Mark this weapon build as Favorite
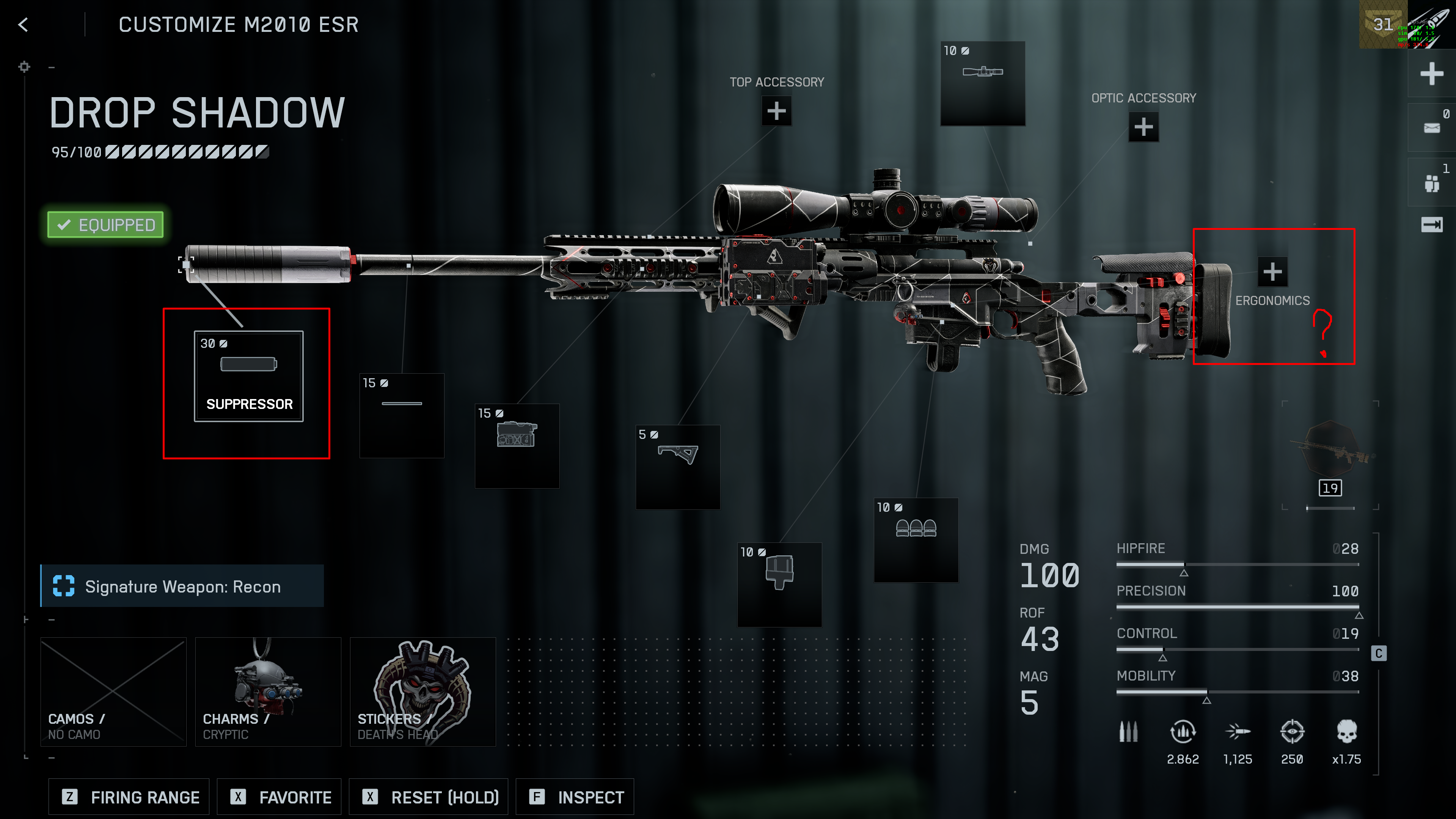The width and height of the screenshot is (1456, 819). (x=280, y=797)
